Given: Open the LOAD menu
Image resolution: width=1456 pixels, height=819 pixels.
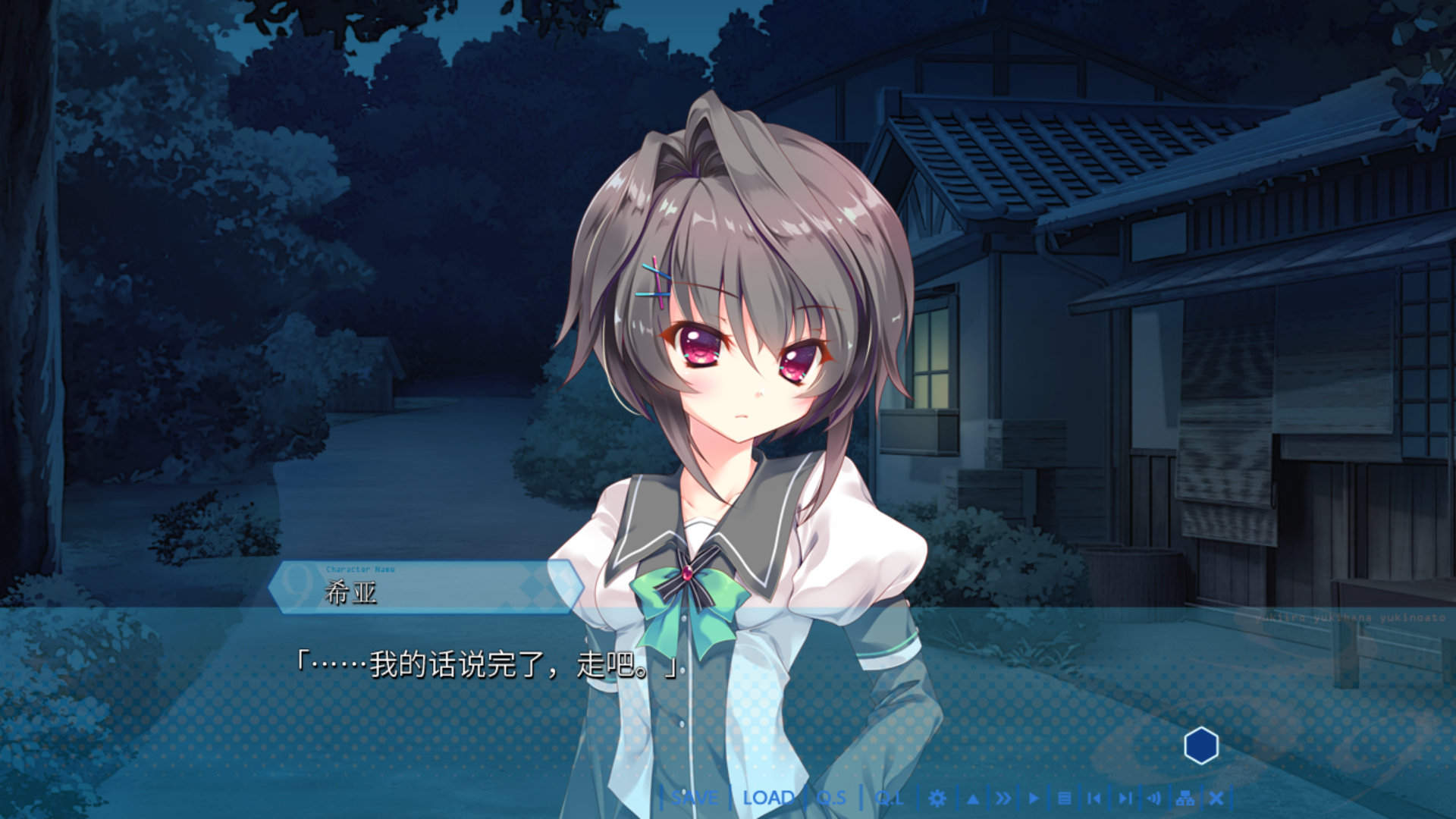Looking at the screenshot, I should pos(768,798).
